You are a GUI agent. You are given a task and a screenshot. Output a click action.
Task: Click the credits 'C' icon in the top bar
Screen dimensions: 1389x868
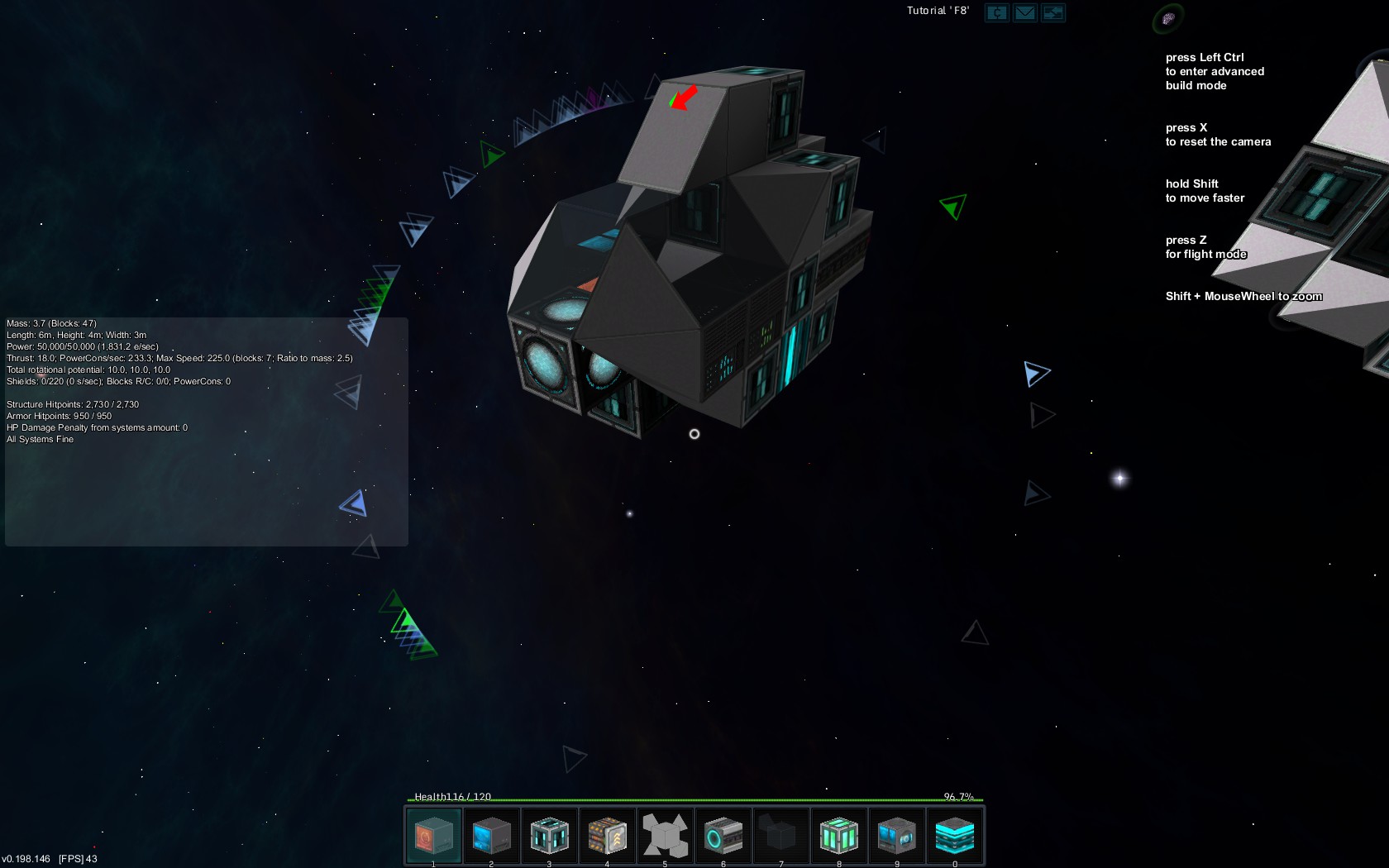tap(997, 12)
